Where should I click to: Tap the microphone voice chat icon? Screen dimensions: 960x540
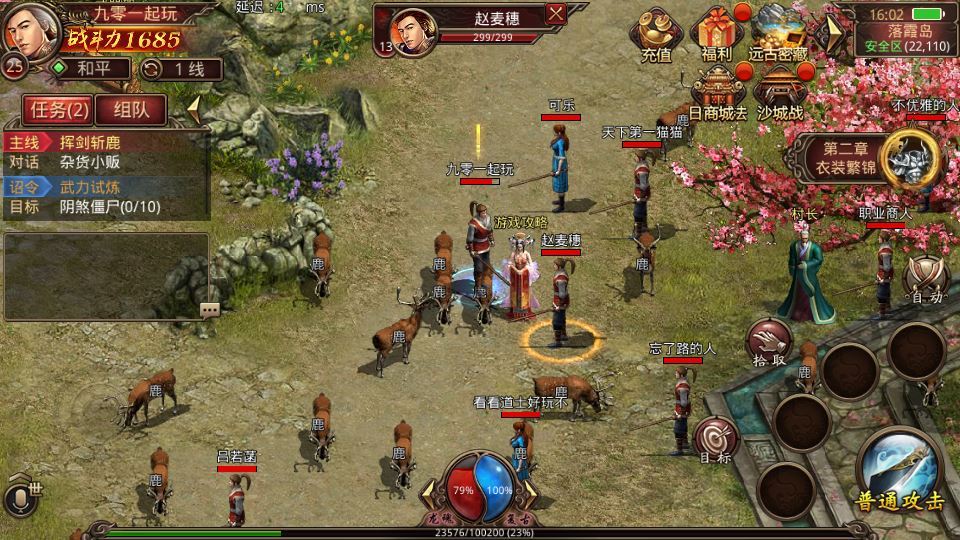[x=17, y=499]
